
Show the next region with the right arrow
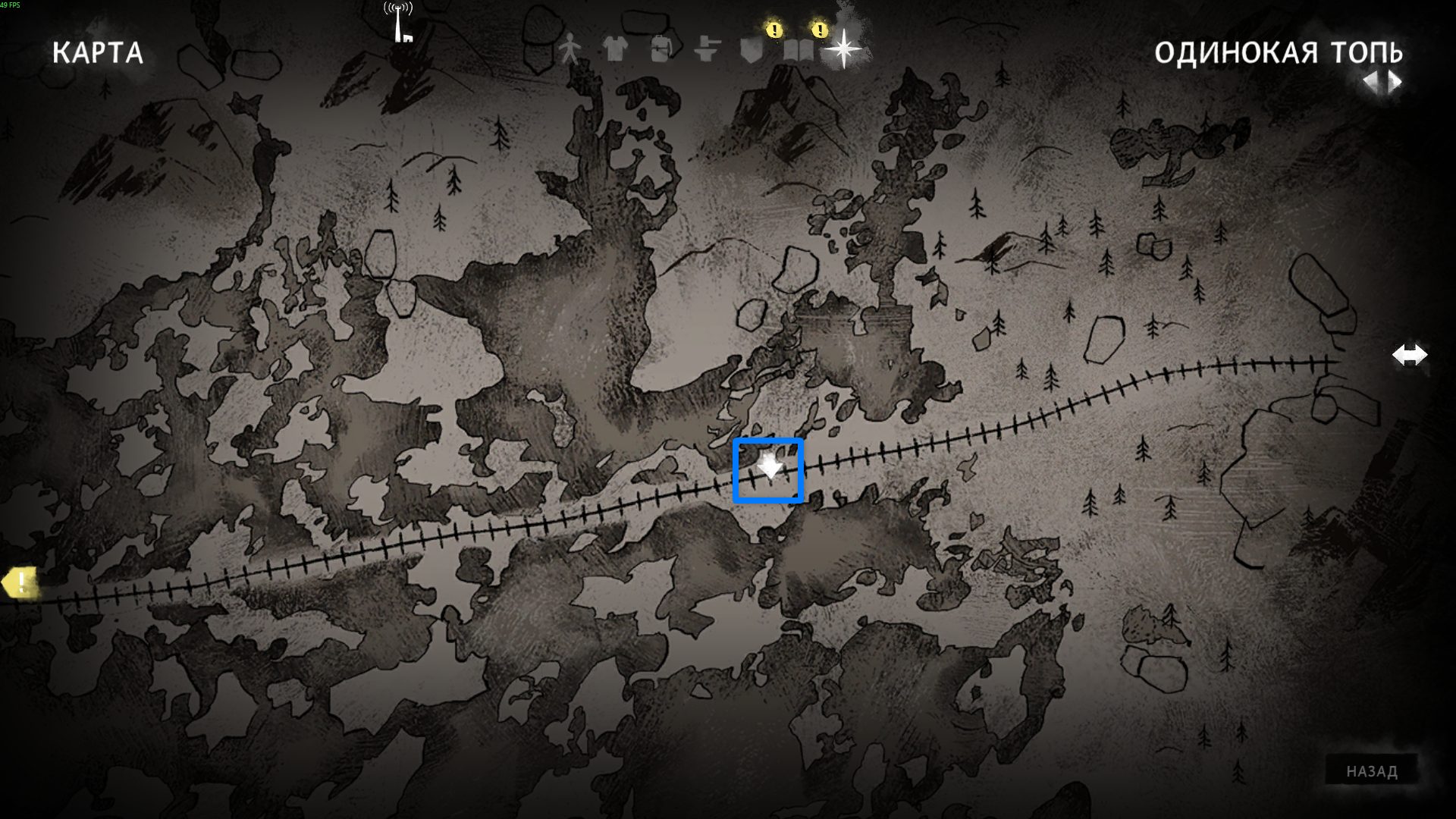pyautogui.click(x=1395, y=81)
